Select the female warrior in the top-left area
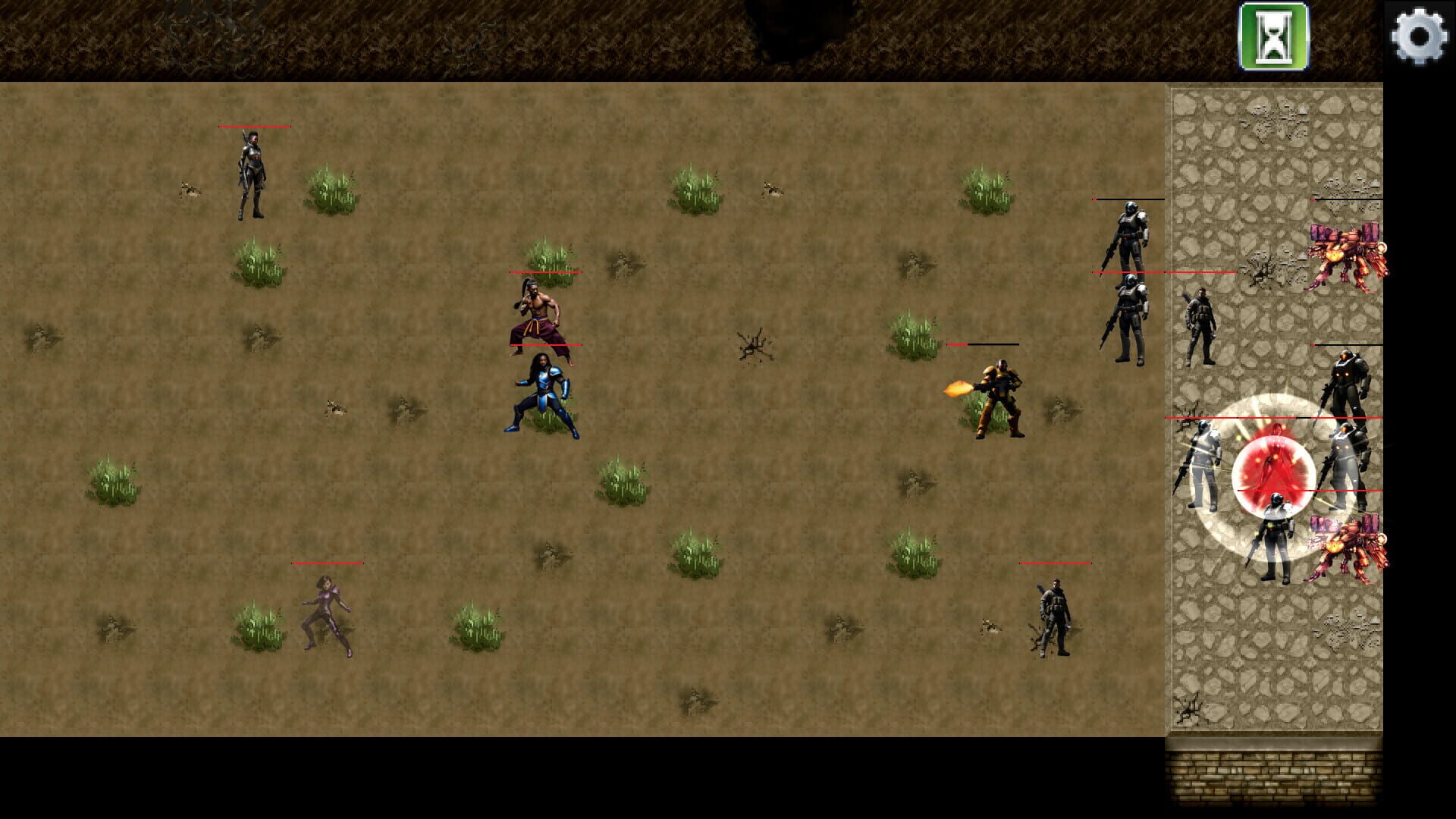The width and height of the screenshot is (1456, 819). (251, 174)
